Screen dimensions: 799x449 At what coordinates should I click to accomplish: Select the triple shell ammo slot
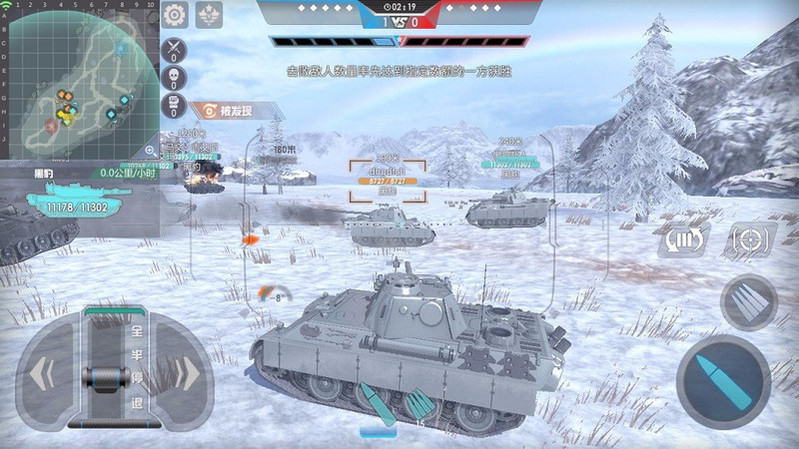(x=420, y=404)
